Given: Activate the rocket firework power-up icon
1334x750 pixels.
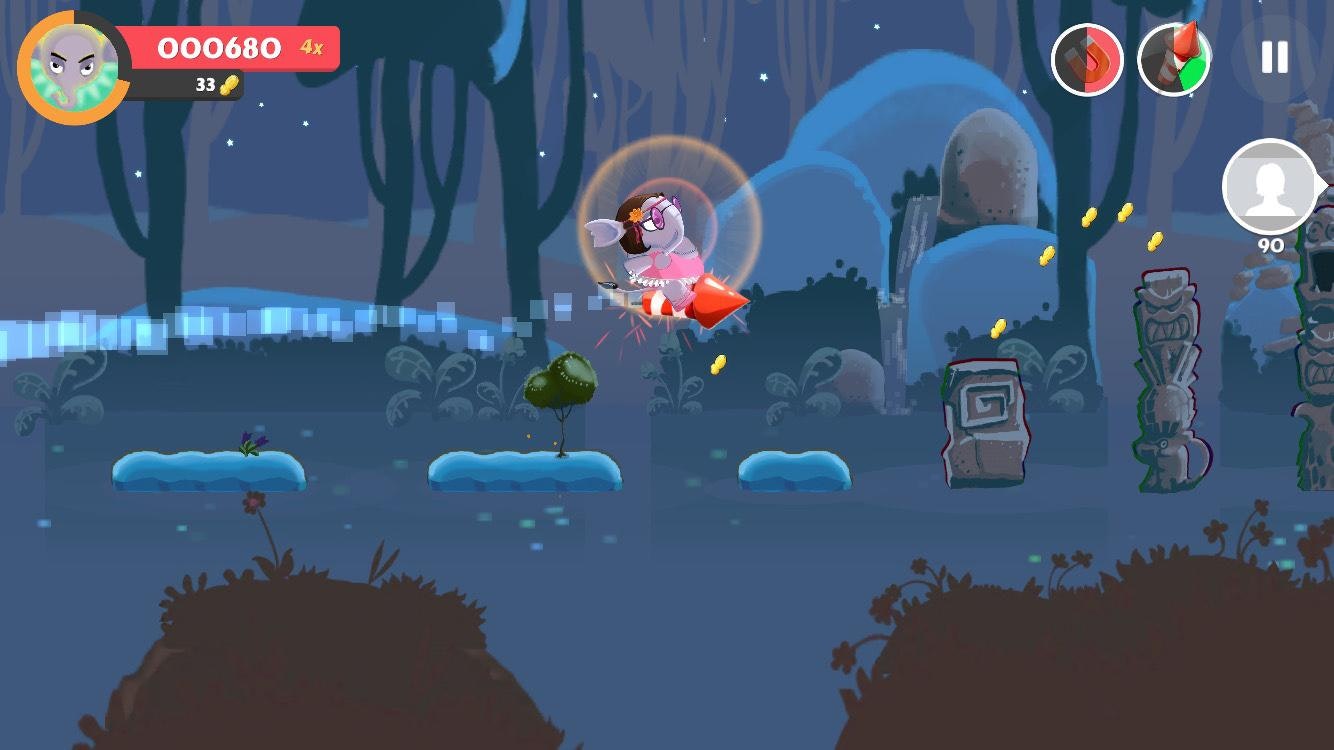Looking at the screenshot, I should pyautogui.click(x=1173, y=60).
